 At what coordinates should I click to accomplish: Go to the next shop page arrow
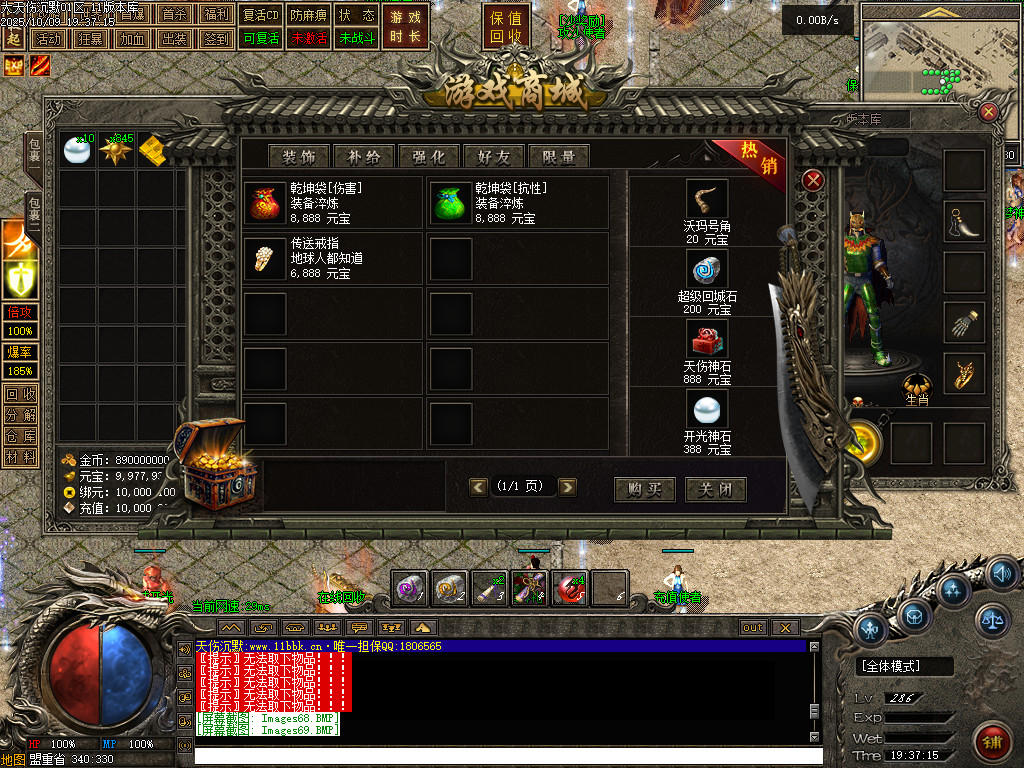567,487
